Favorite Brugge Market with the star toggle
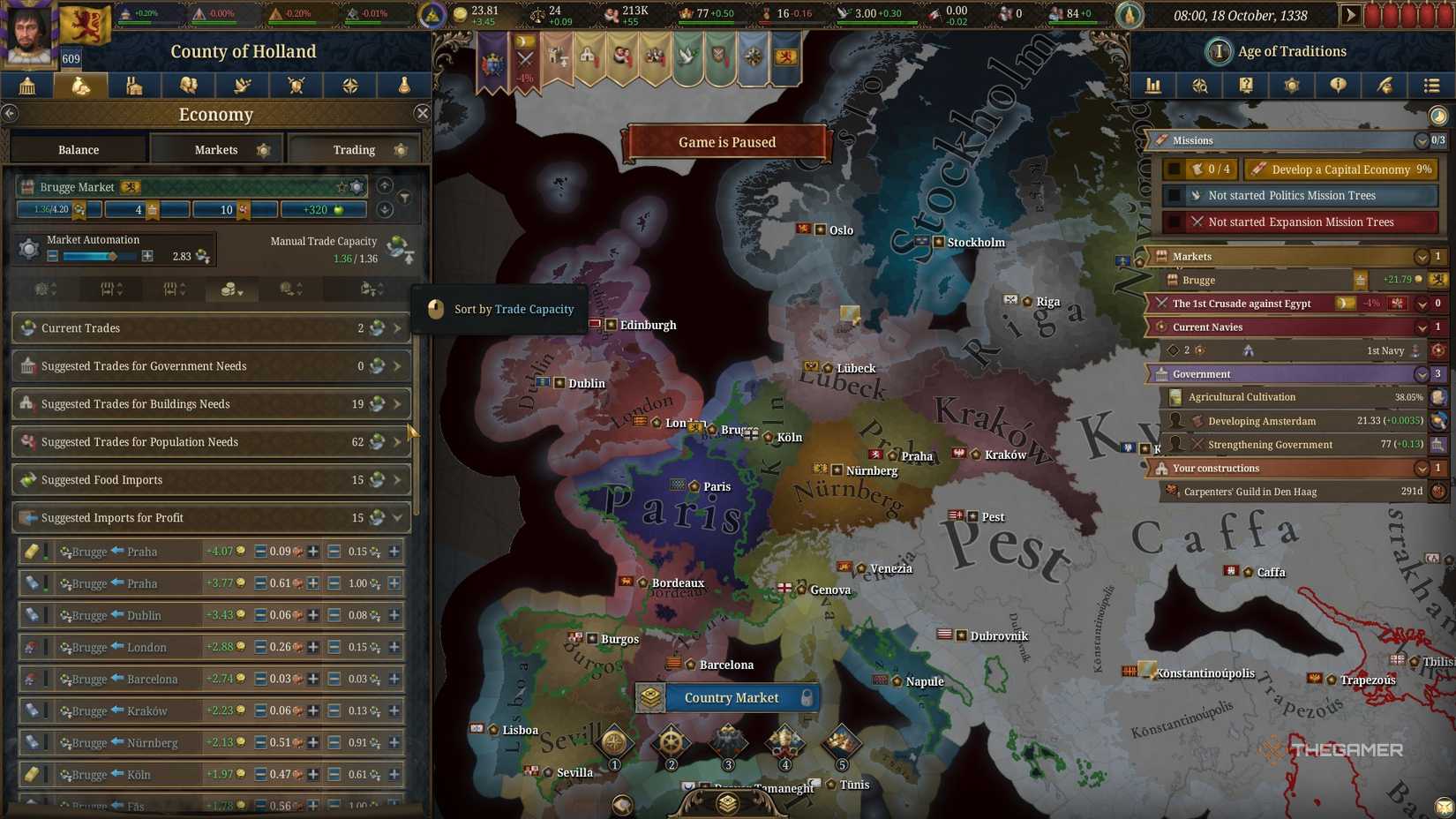 (341, 186)
